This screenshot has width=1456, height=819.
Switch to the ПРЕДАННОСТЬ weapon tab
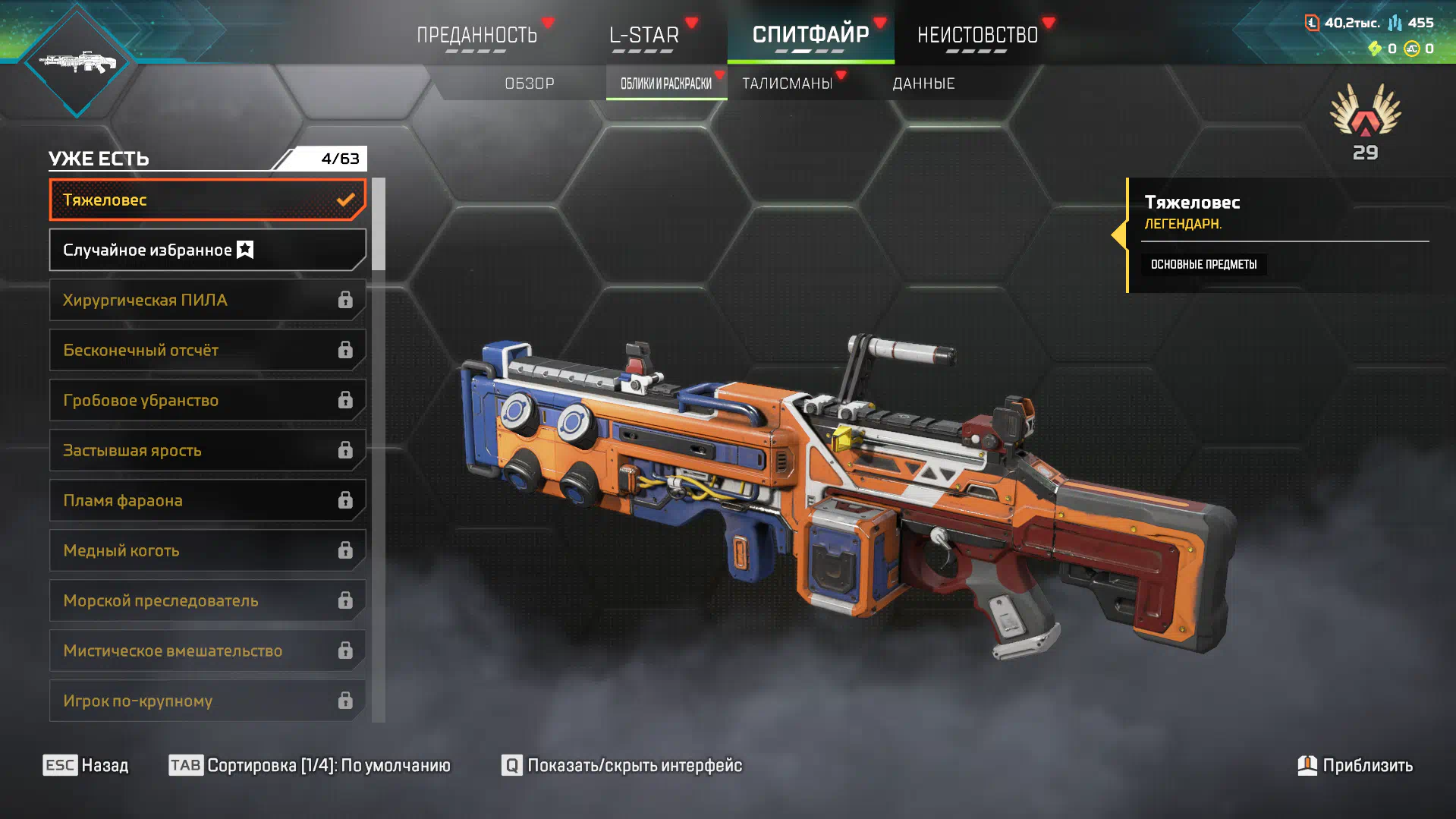point(476,35)
